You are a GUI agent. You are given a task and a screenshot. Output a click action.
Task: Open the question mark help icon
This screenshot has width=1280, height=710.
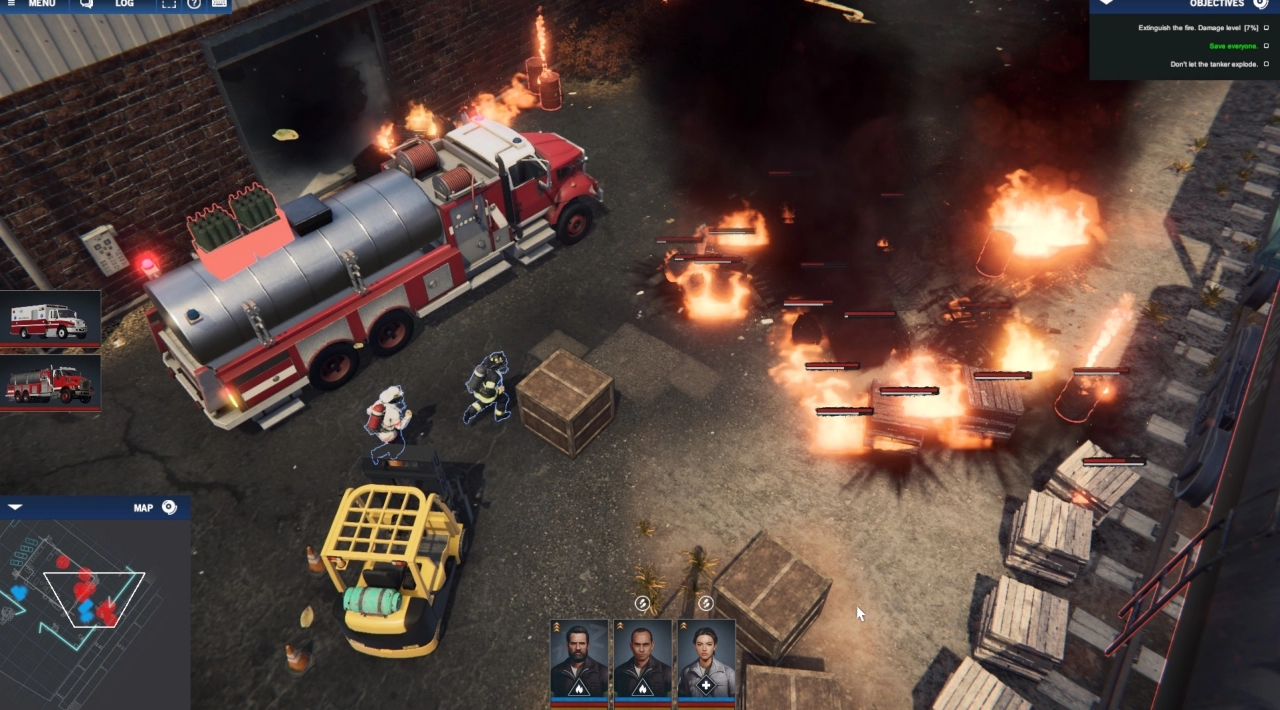coord(194,4)
